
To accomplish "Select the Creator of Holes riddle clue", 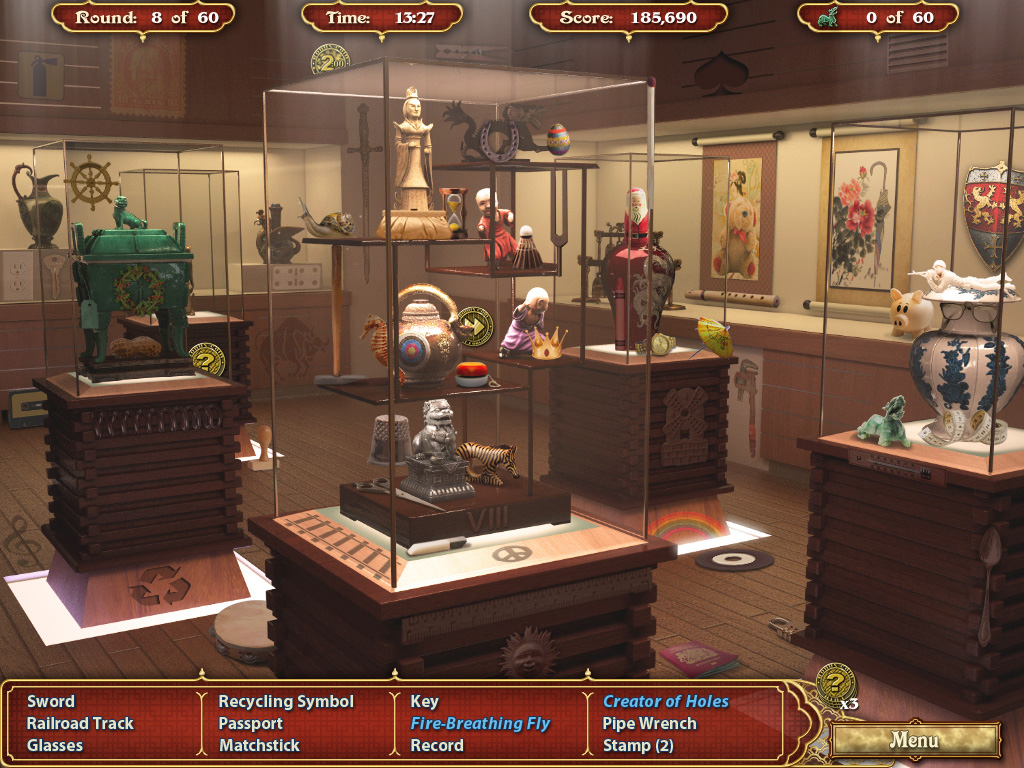I will (666, 702).
